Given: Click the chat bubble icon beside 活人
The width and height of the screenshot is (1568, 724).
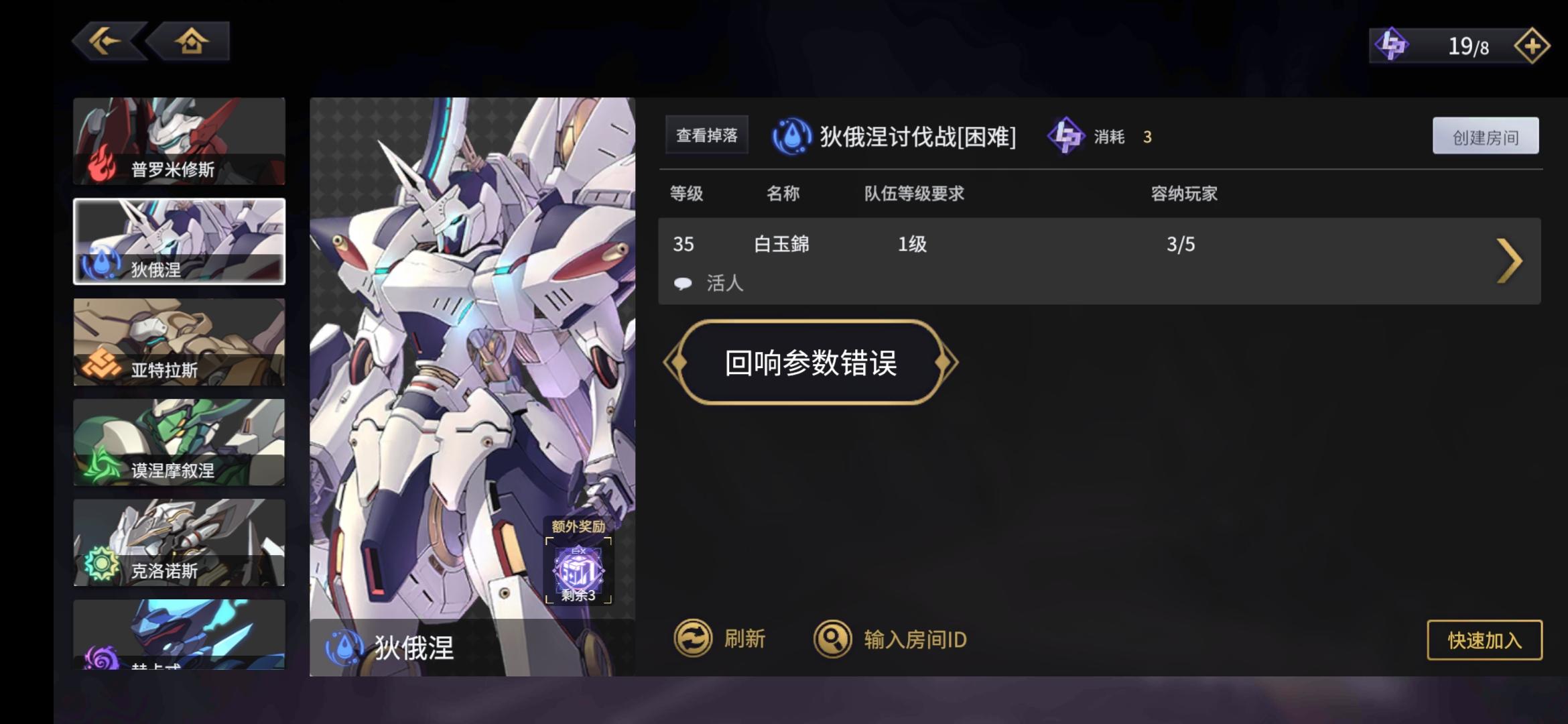Looking at the screenshot, I should (x=684, y=284).
